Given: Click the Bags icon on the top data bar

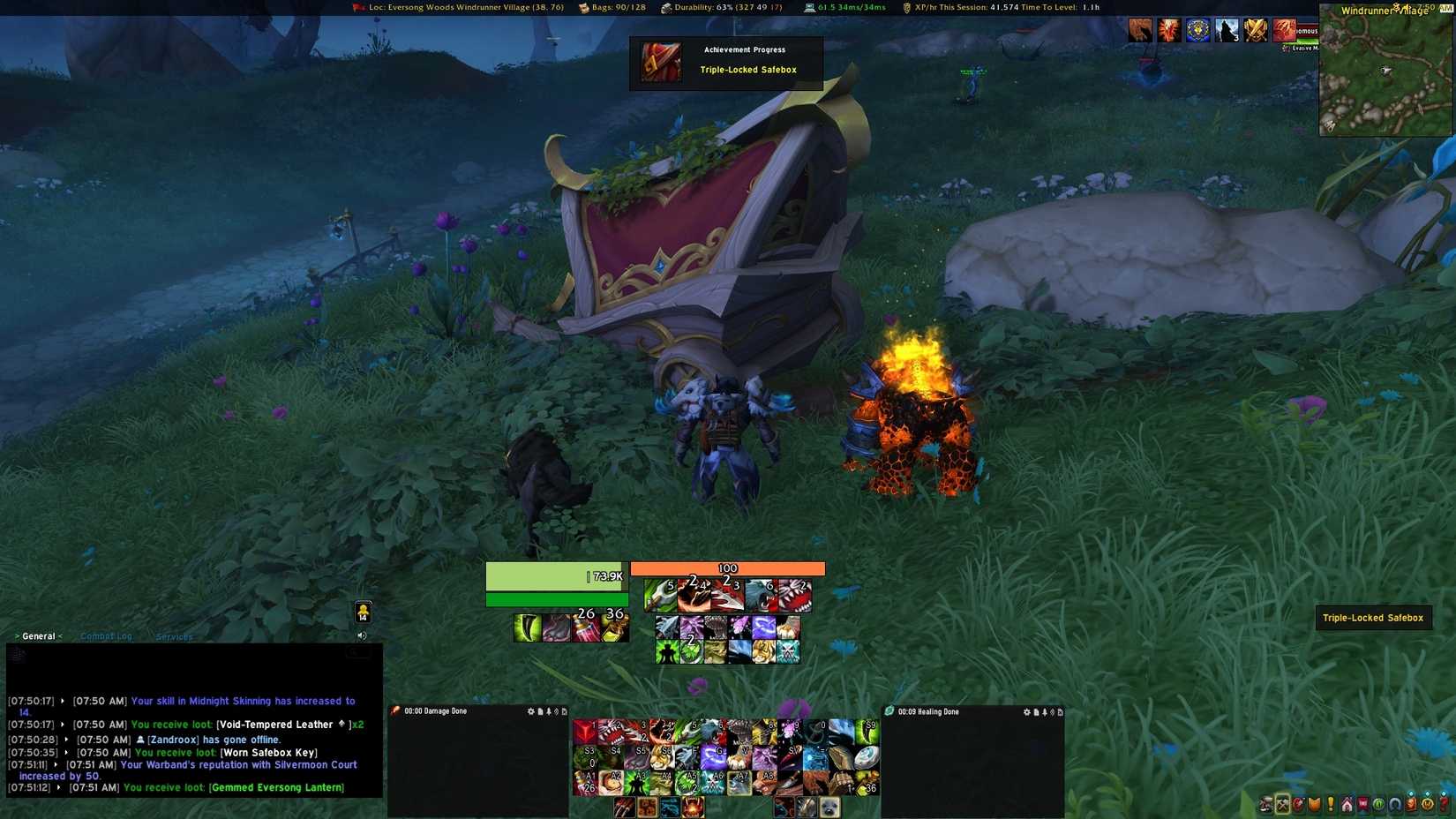Looking at the screenshot, I should (582, 7).
